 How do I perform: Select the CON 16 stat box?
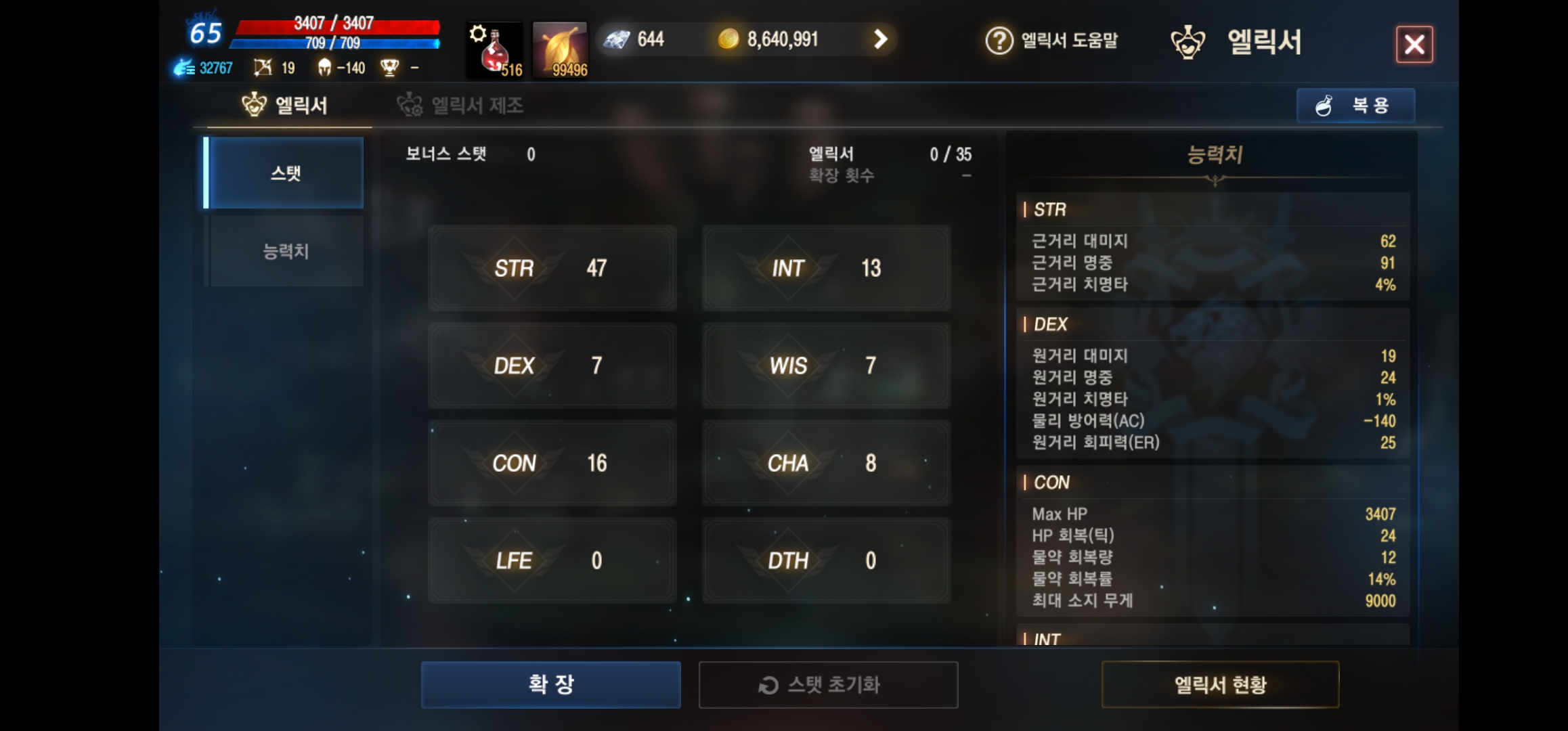point(552,463)
